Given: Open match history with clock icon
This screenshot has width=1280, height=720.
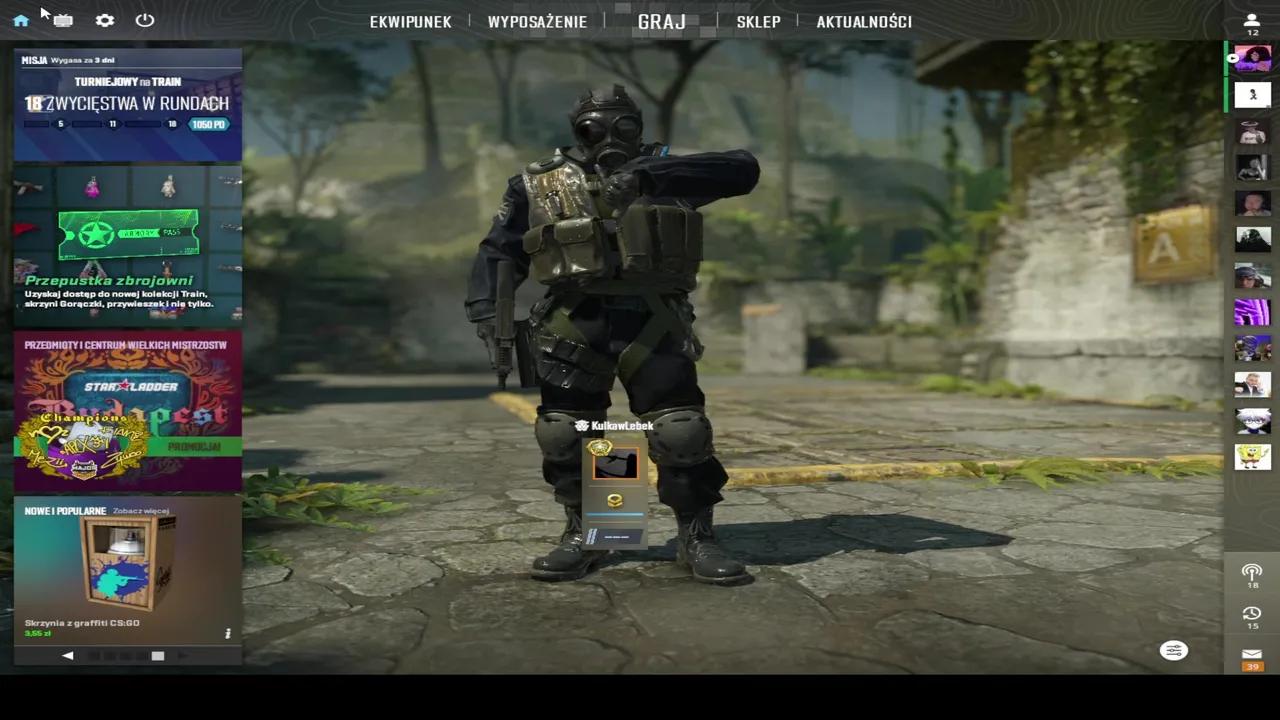Looking at the screenshot, I should pyautogui.click(x=1252, y=613).
